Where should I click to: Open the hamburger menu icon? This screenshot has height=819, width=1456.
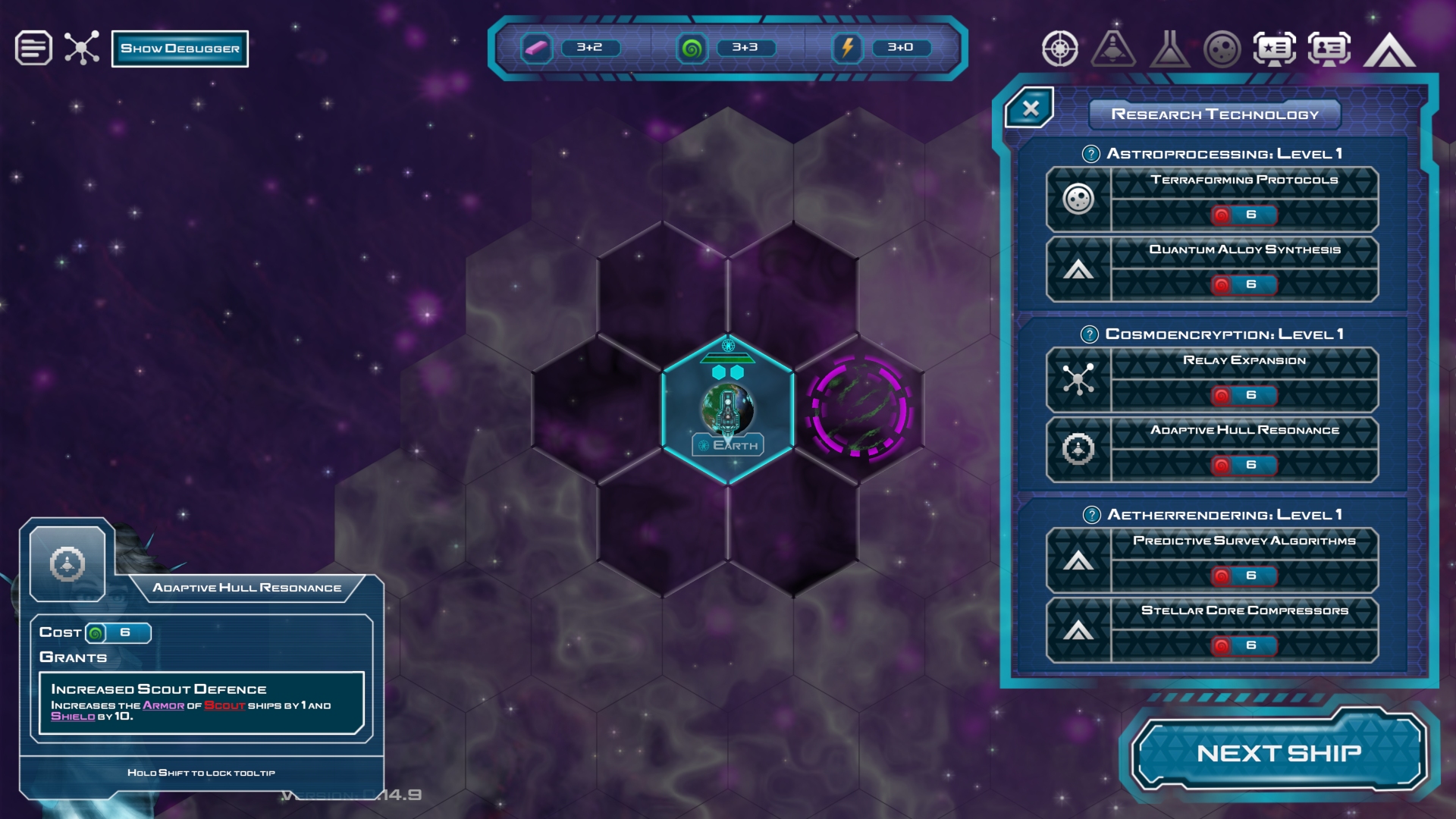(x=33, y=49)
